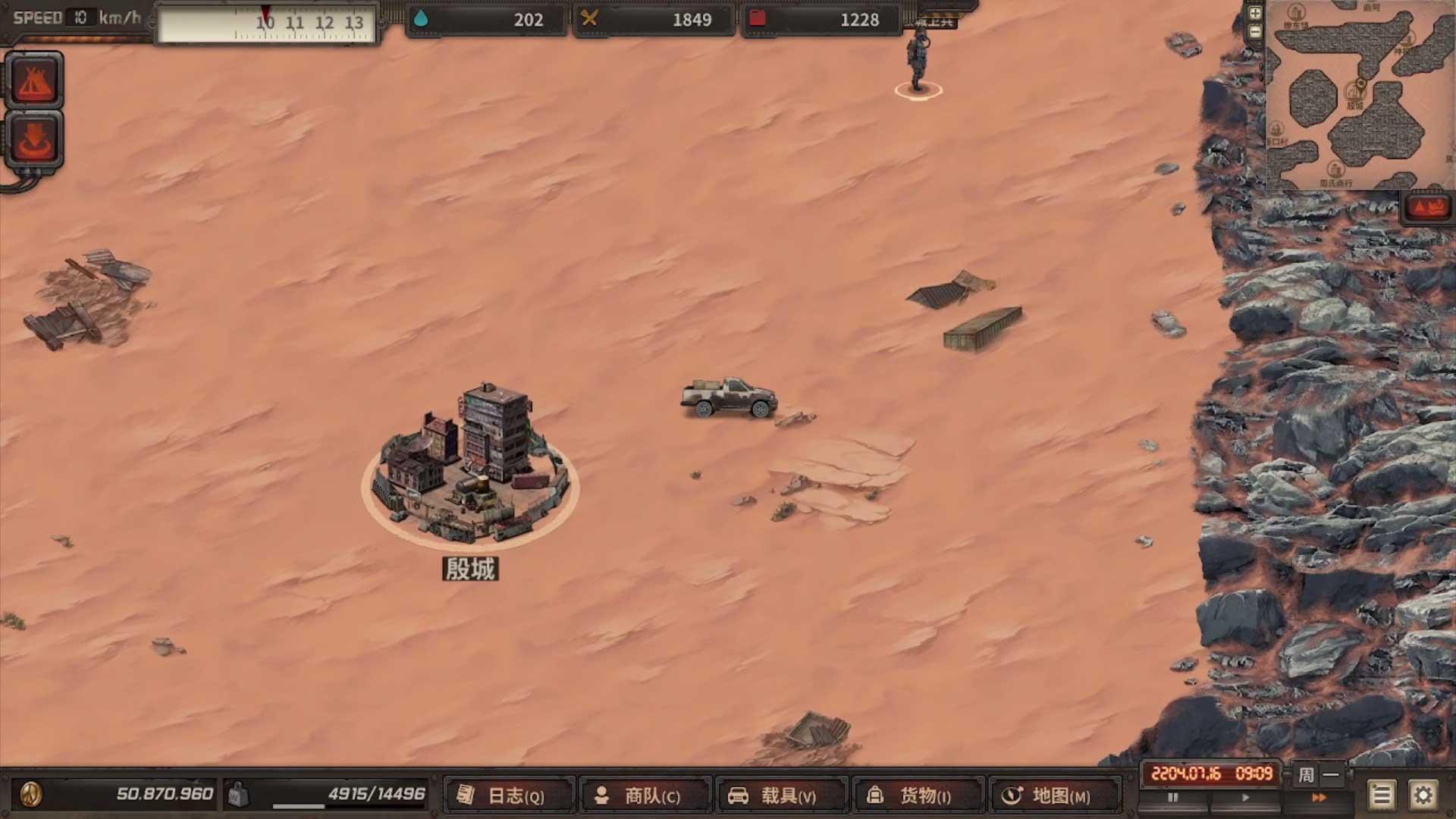Open the gear settings menu
The image size is (1456, 819).
point(1423,795)
